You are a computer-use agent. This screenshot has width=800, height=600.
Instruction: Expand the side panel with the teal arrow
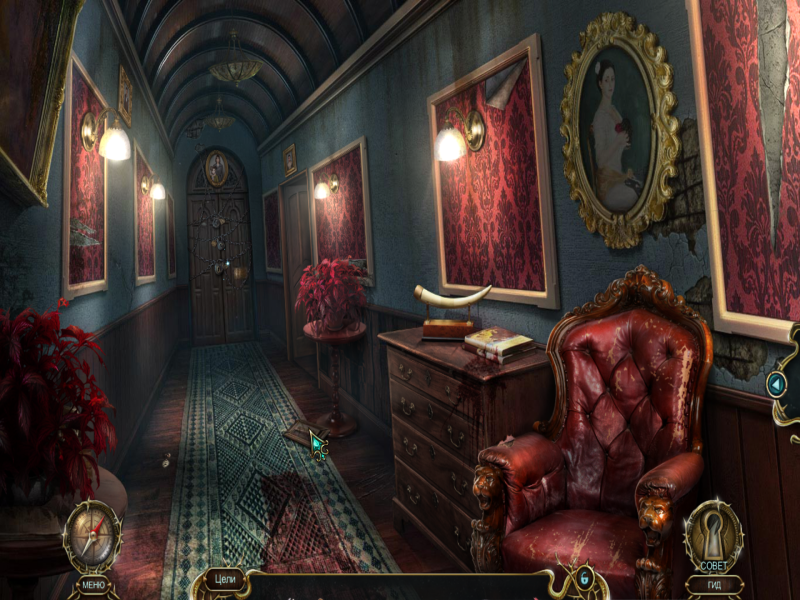point(776,384)
